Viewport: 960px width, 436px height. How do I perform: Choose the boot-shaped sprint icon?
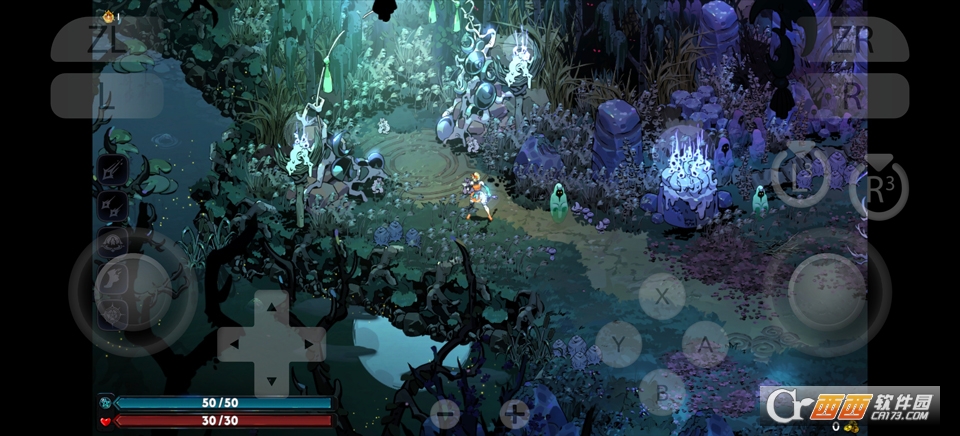coord(112,277)
